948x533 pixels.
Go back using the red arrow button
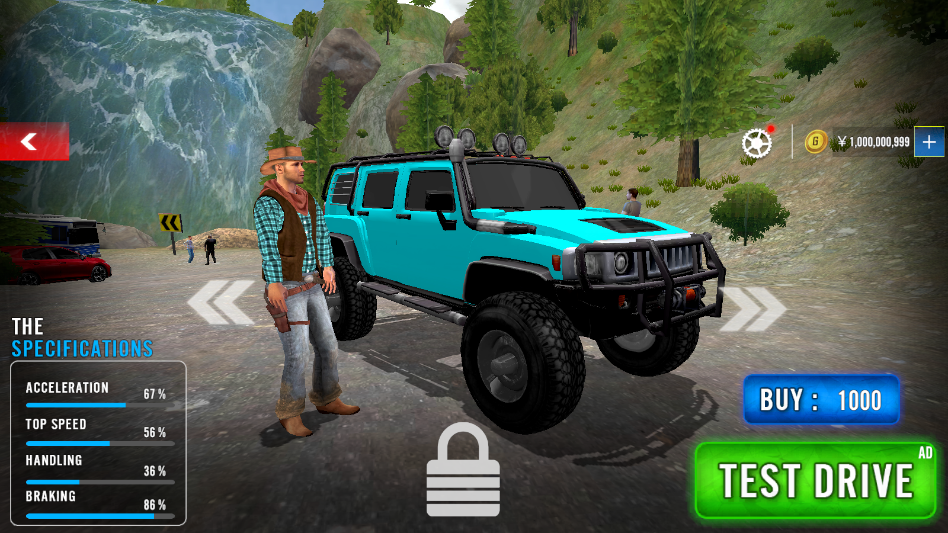coord(32,142)
